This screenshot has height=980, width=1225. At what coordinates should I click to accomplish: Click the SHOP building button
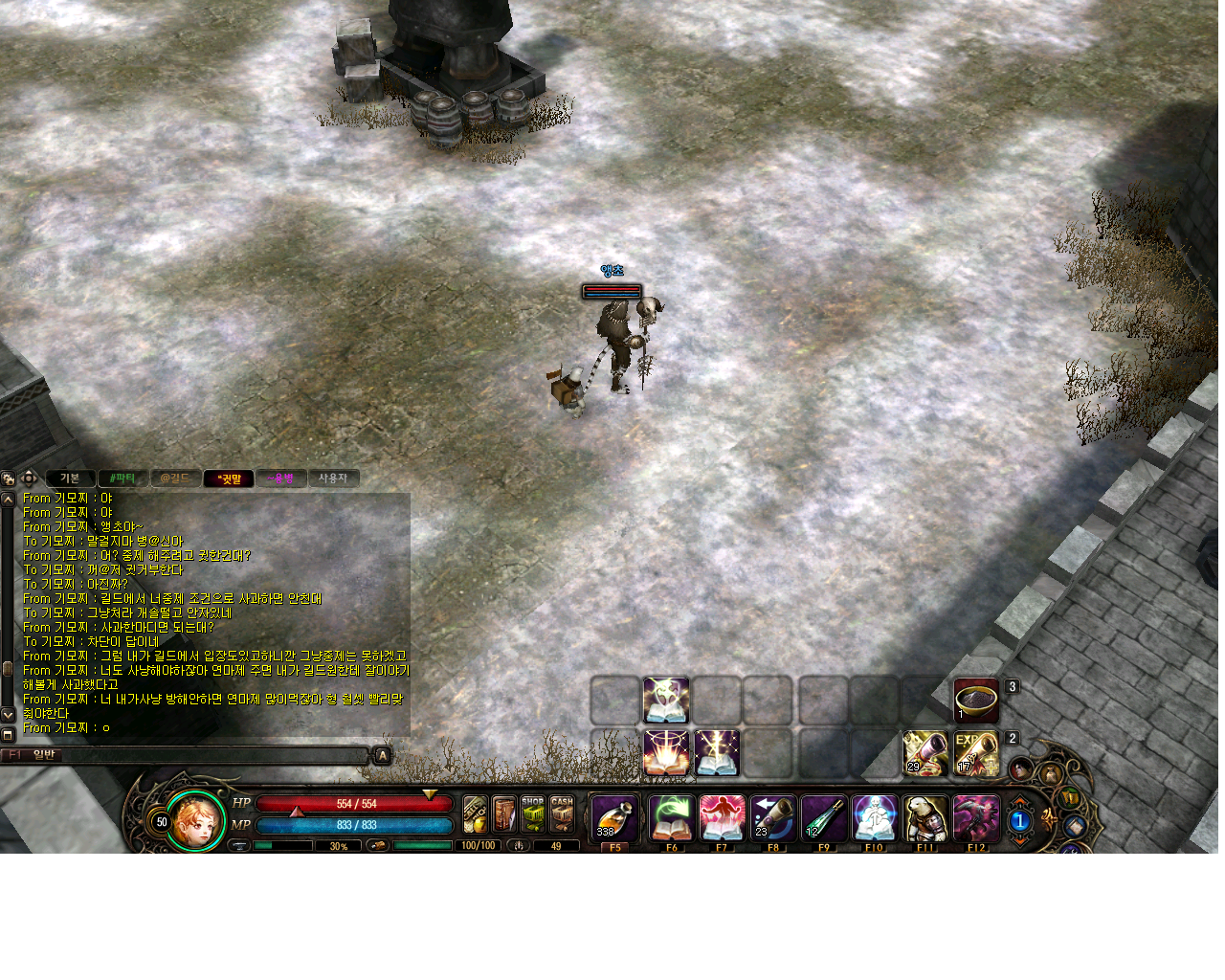coord(532,815)
